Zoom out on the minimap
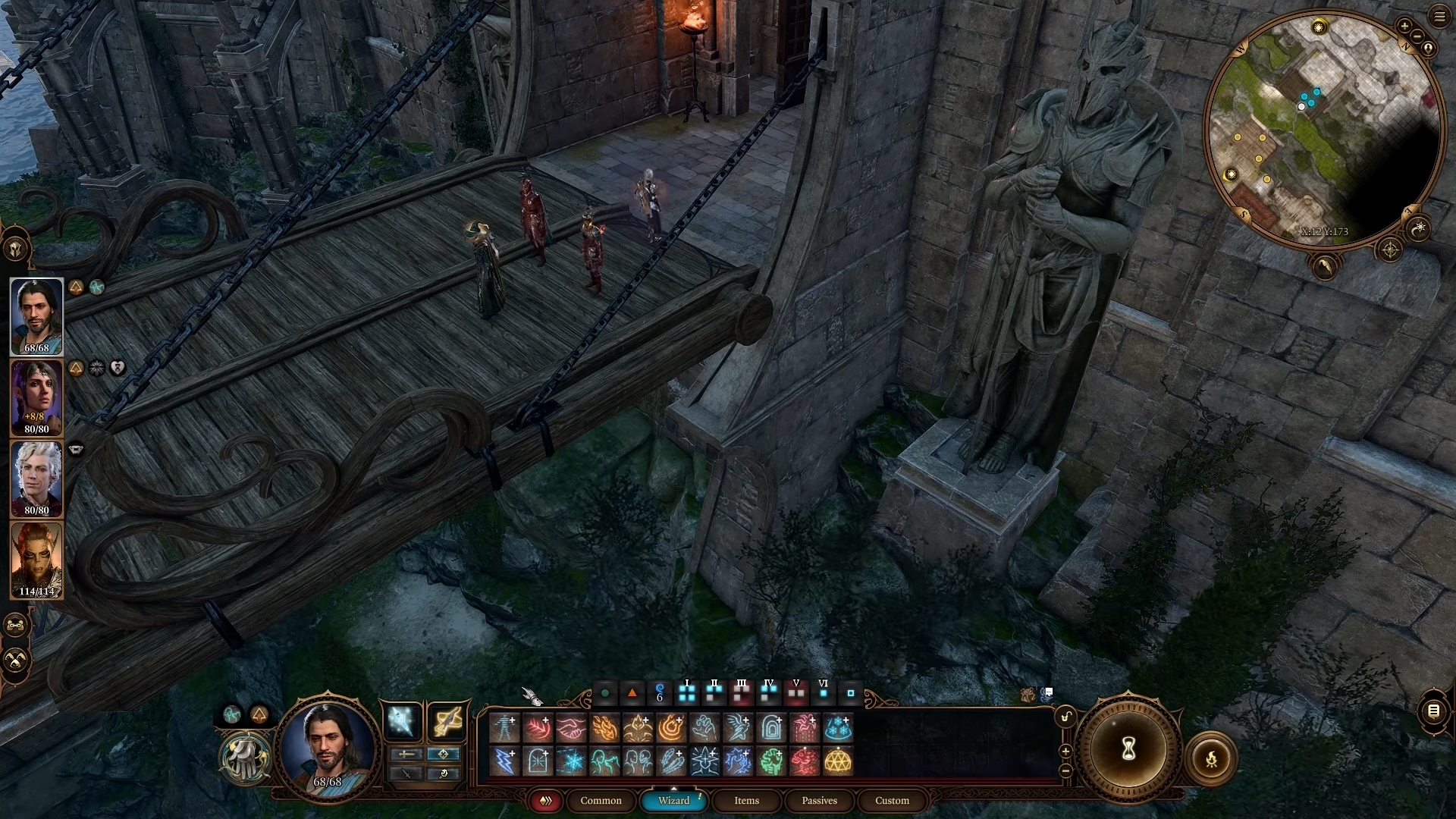This screenshot has height=819, width=1456. (x=1416, y=36)
